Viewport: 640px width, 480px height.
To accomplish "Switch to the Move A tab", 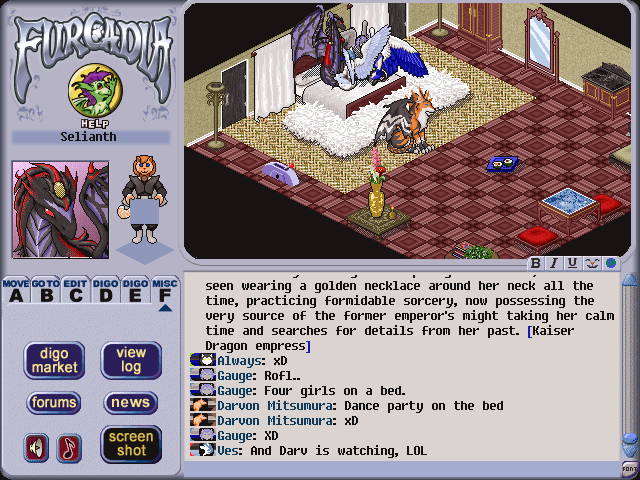I will 15,291.
